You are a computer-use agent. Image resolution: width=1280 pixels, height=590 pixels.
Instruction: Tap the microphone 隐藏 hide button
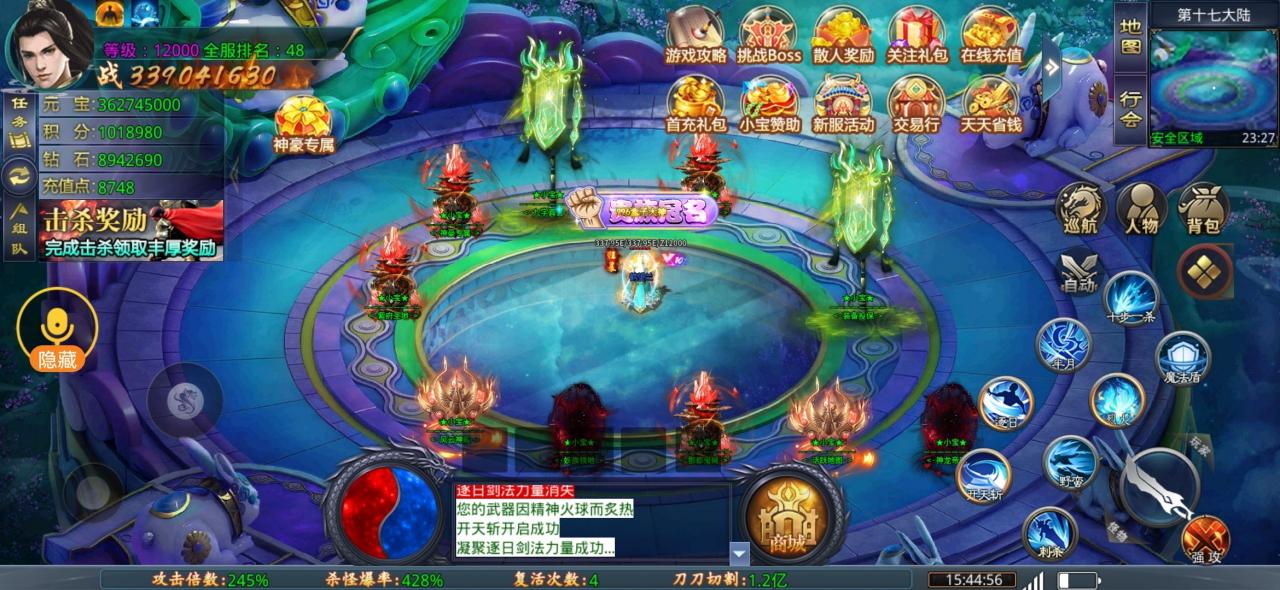(x=57, y=331)
